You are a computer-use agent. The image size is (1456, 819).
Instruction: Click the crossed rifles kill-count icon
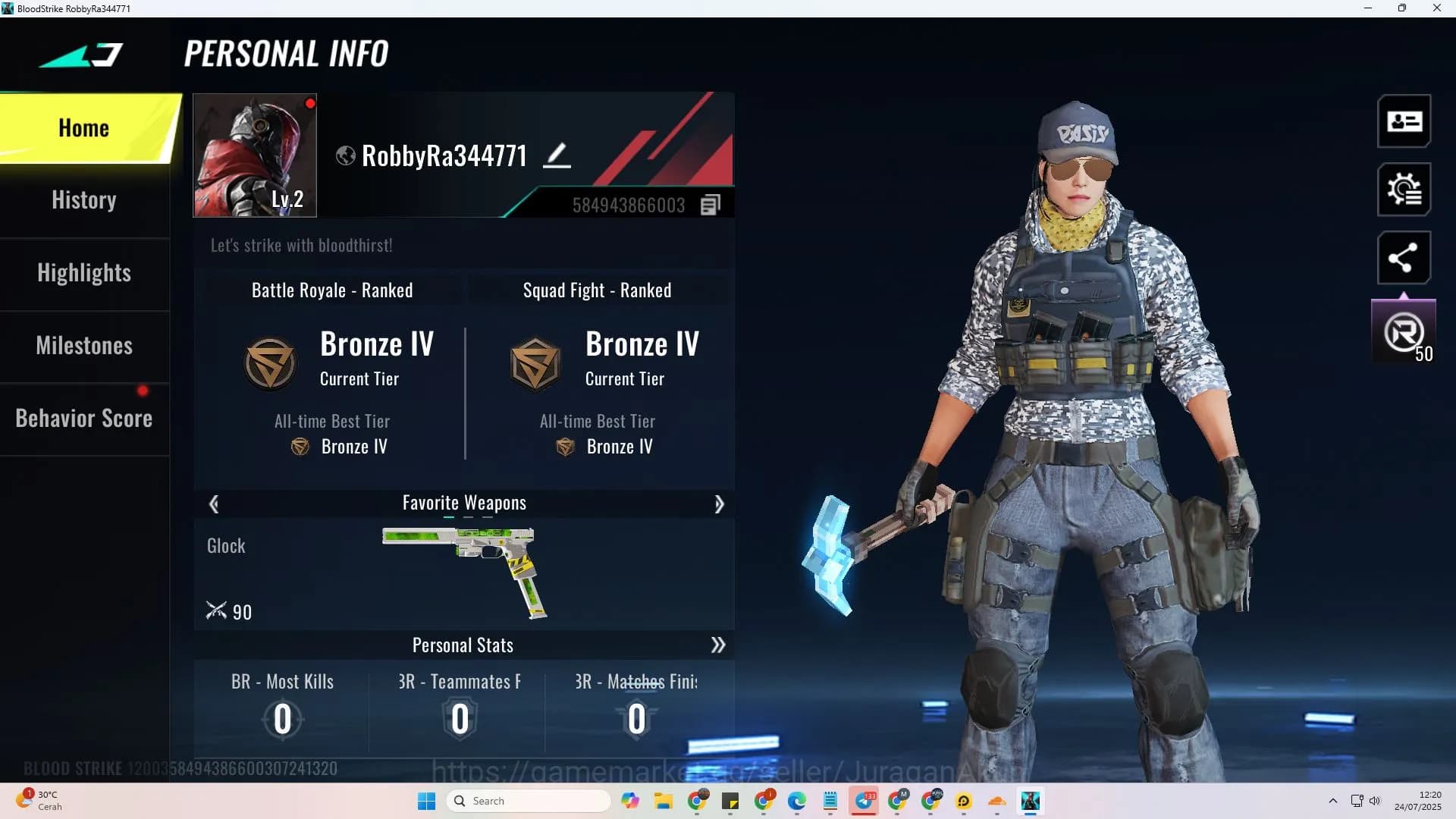(x=218, y=611)
